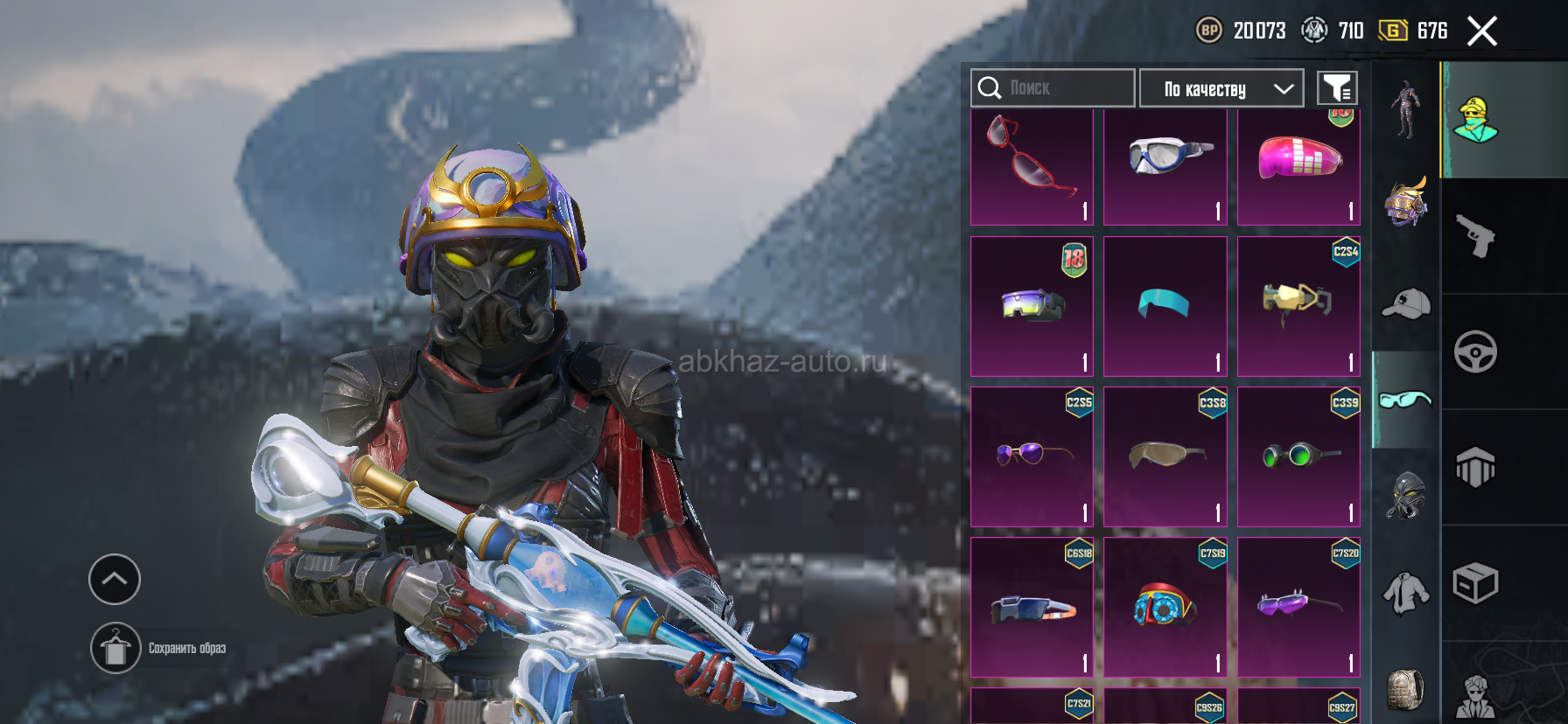Select the red sunglasses item

1032,164
